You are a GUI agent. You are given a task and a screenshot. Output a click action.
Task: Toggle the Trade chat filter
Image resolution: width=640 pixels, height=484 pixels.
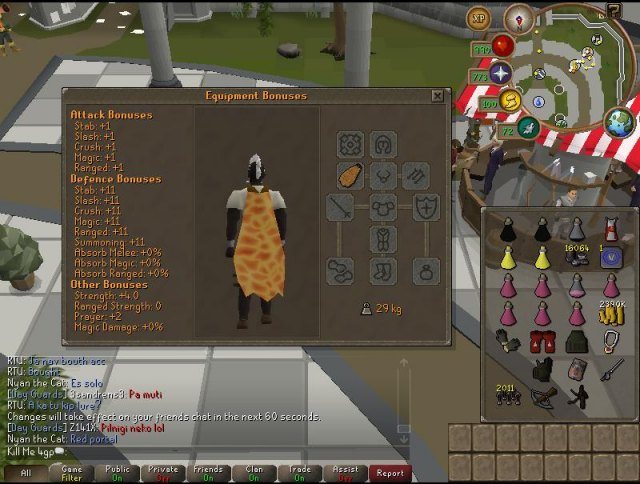pos(299,473)
